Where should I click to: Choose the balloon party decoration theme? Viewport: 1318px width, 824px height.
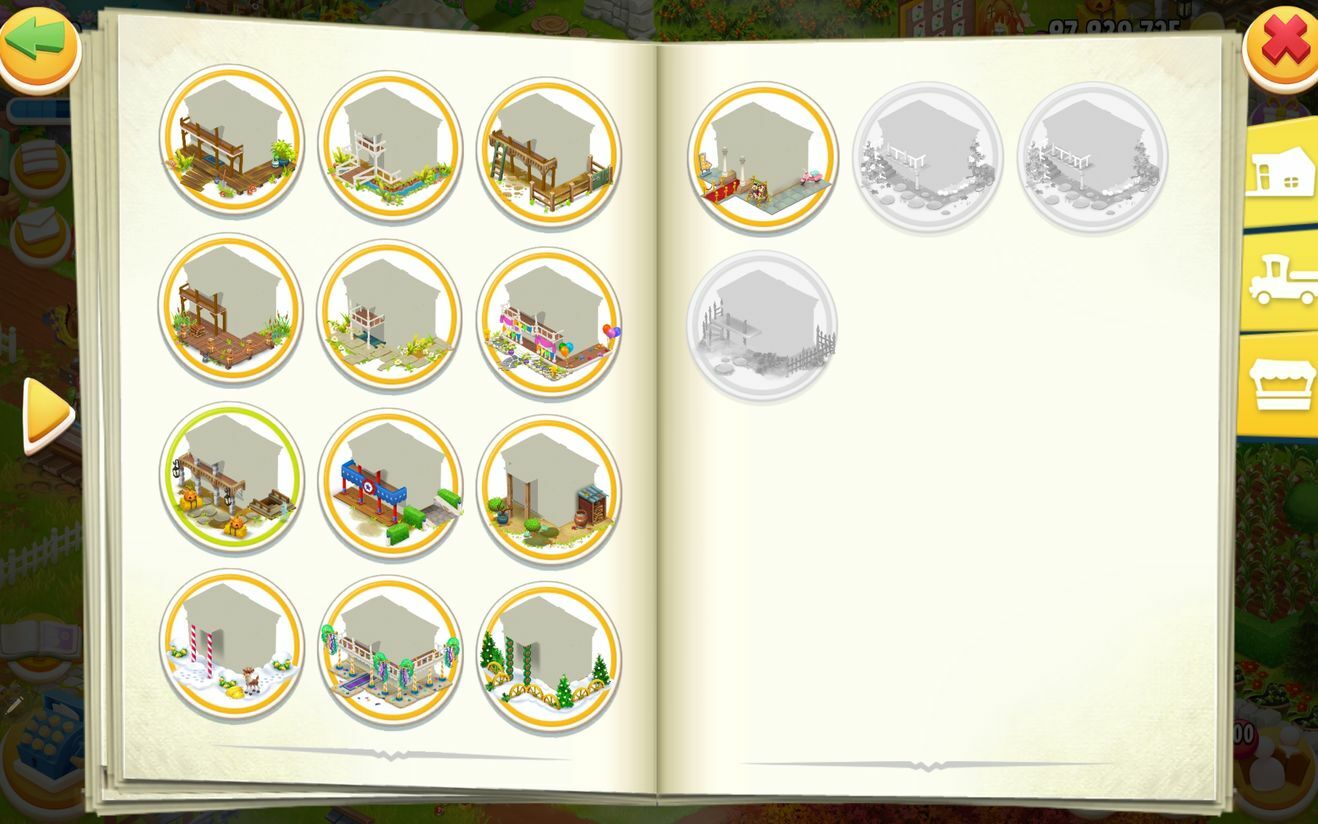click(x=548, y=323)
